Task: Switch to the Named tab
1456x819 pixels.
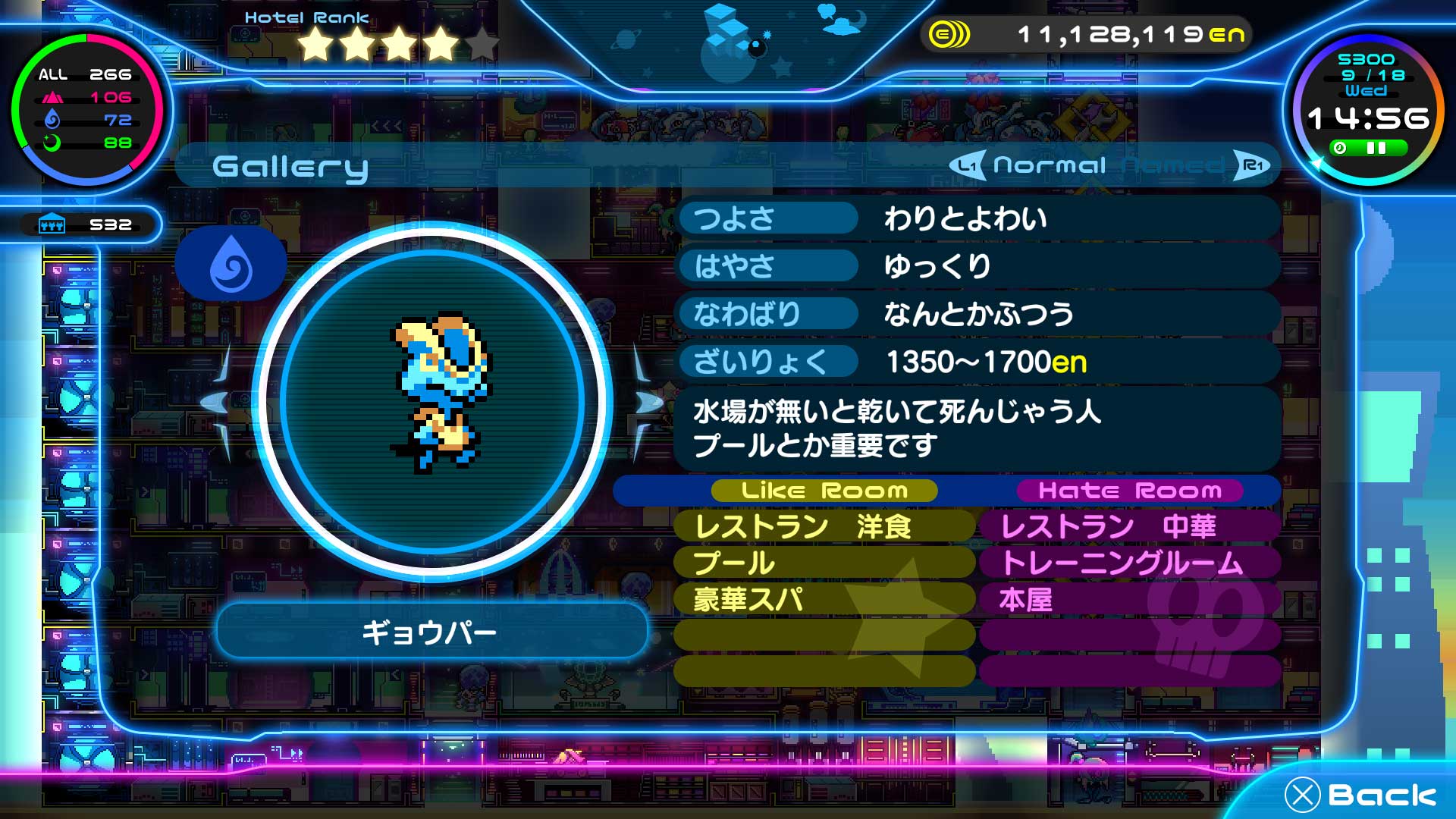Action: tap(1170, 164)
